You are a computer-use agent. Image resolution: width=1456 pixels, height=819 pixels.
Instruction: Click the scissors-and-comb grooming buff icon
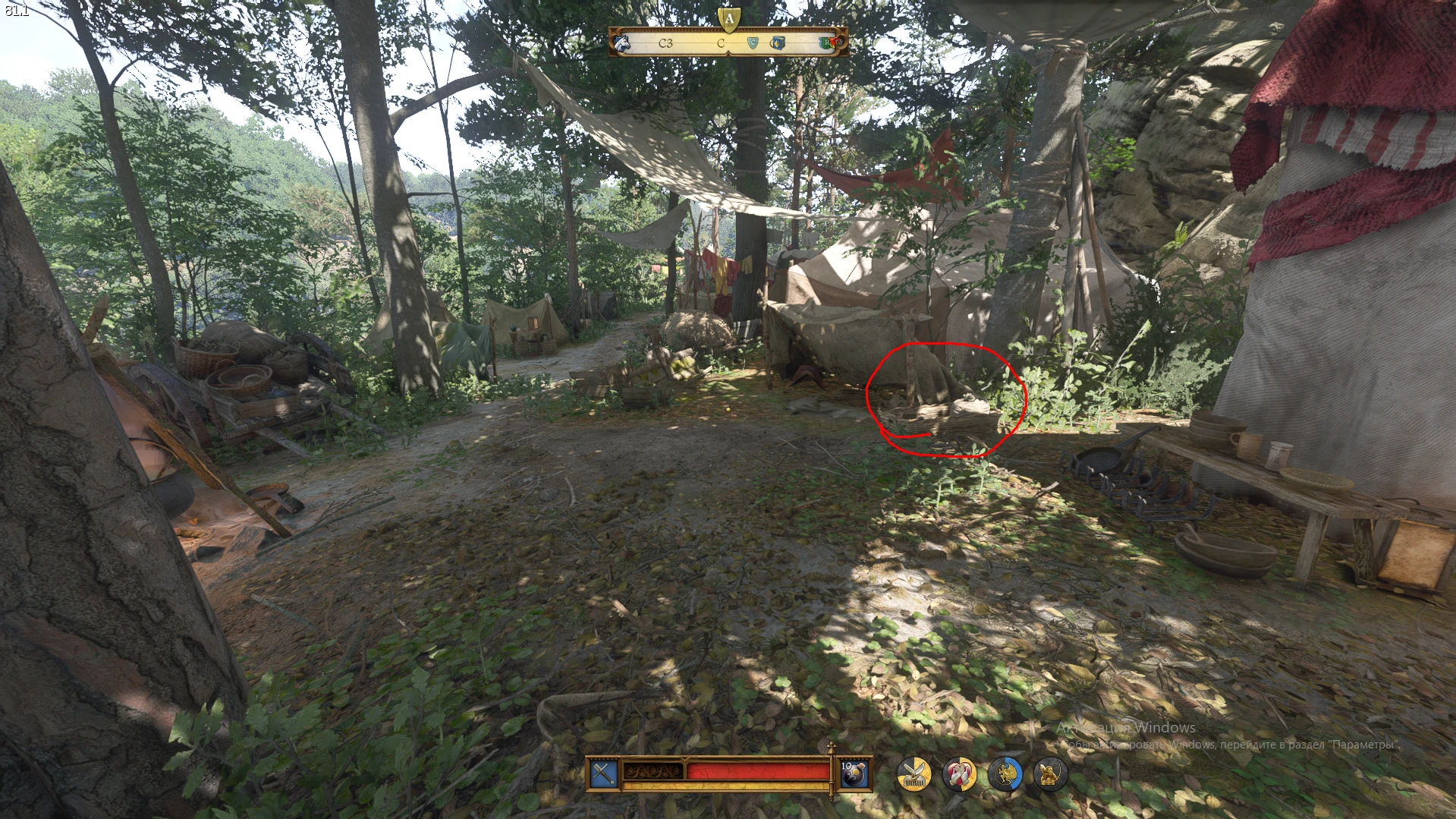pyautogui.click(x=913, y=774)
